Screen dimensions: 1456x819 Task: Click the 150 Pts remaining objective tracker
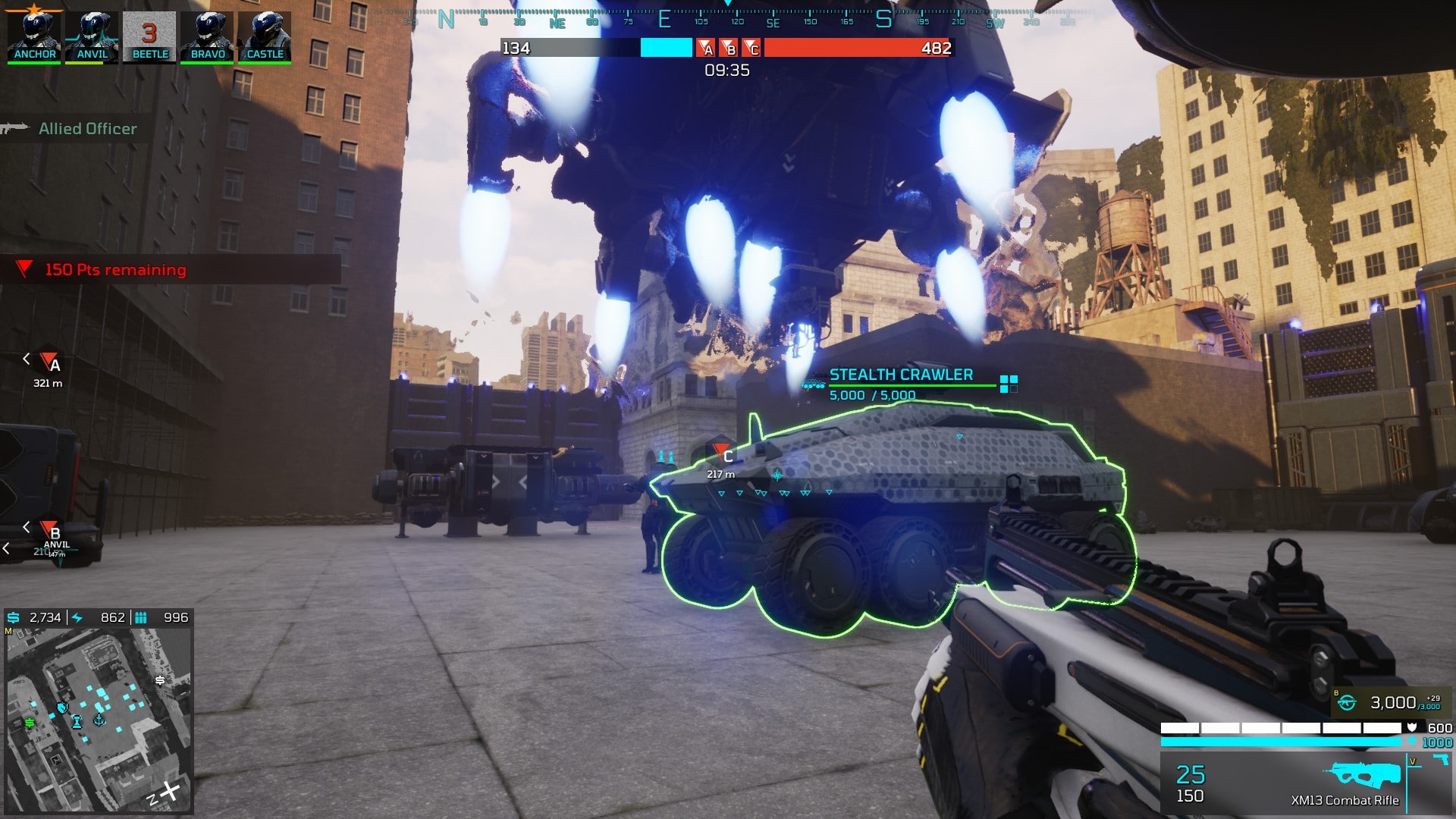(115, 270)
